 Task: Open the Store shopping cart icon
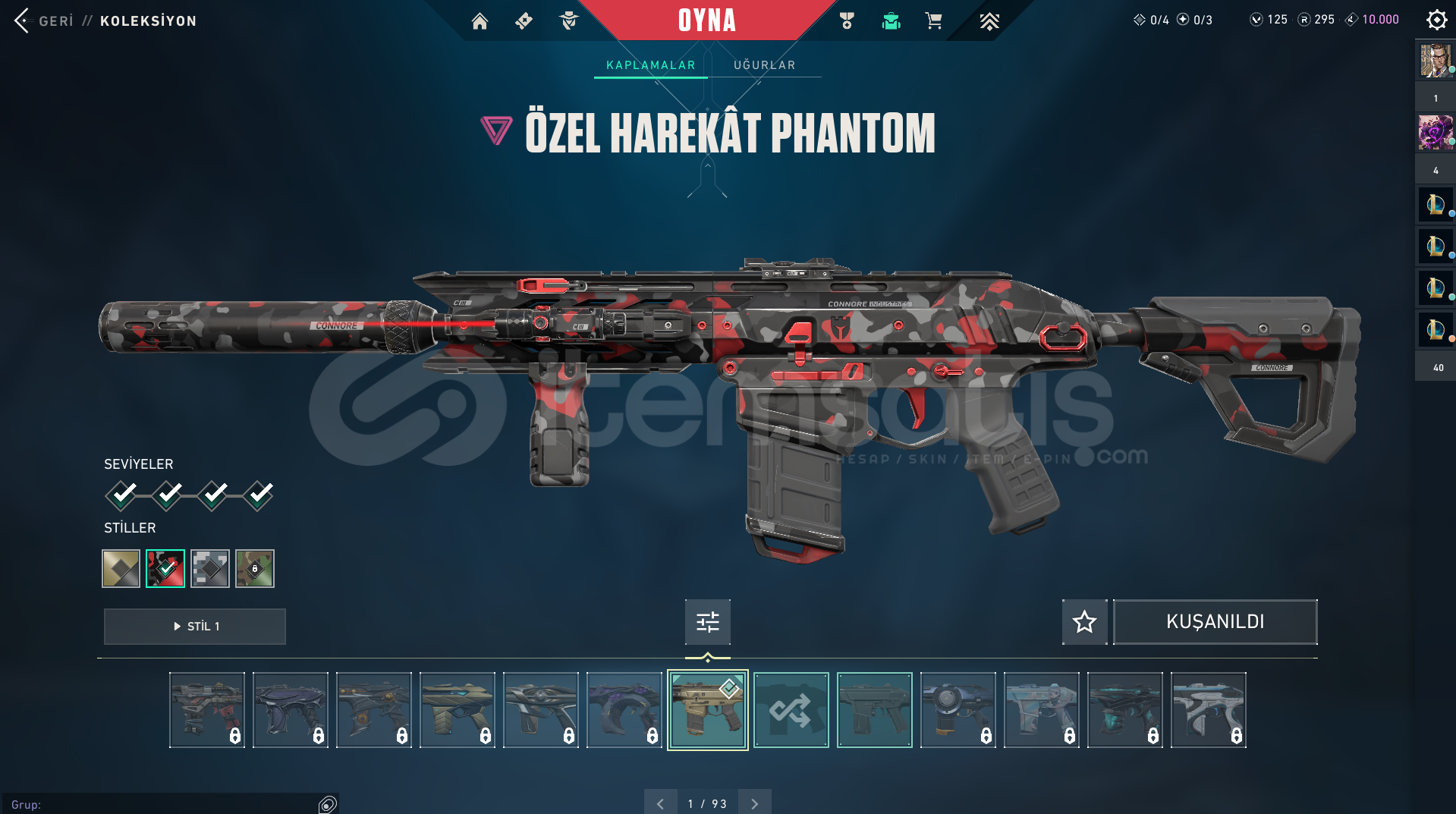[934, 20]
